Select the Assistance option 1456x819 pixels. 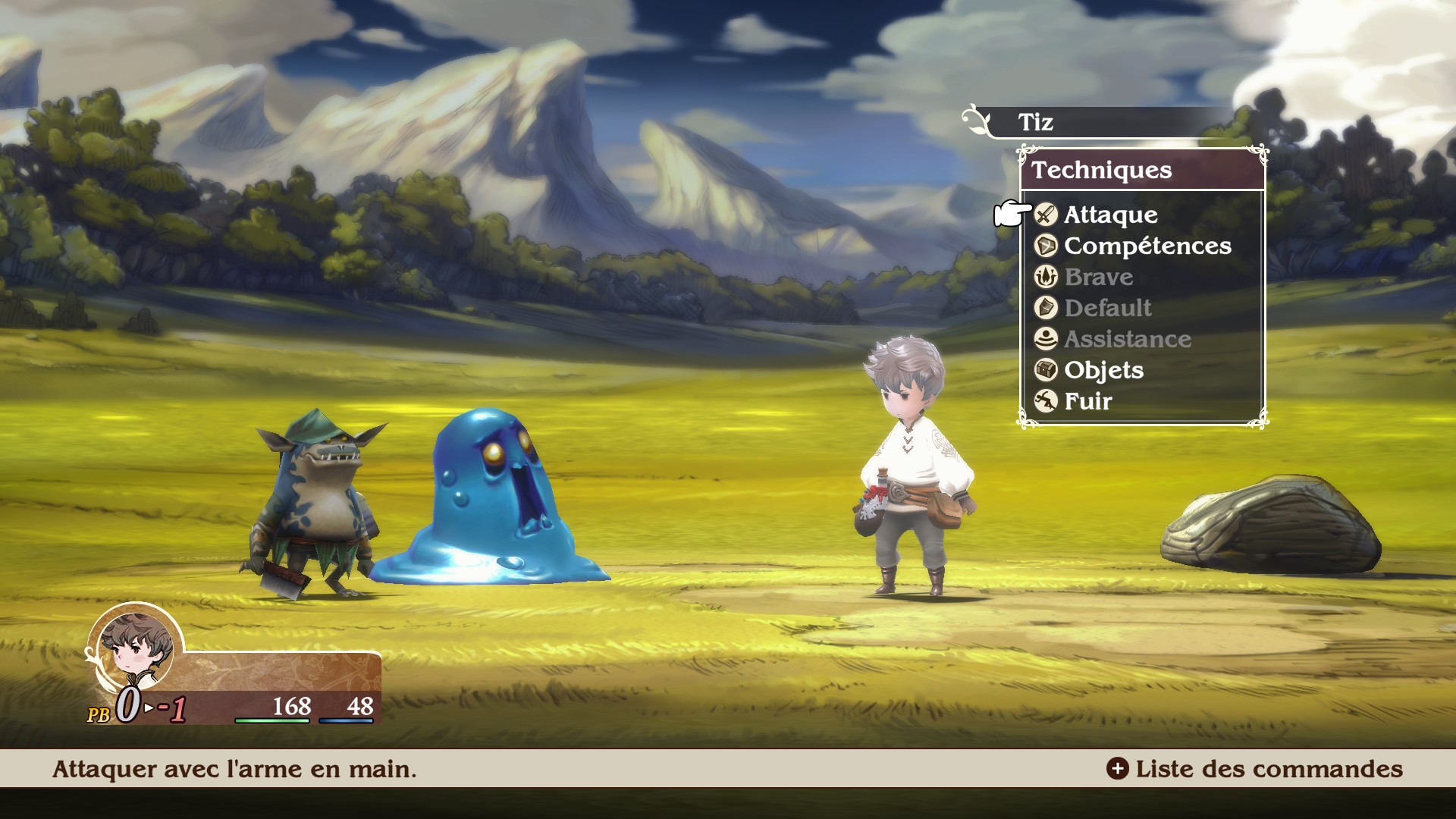click(1127, 340)
